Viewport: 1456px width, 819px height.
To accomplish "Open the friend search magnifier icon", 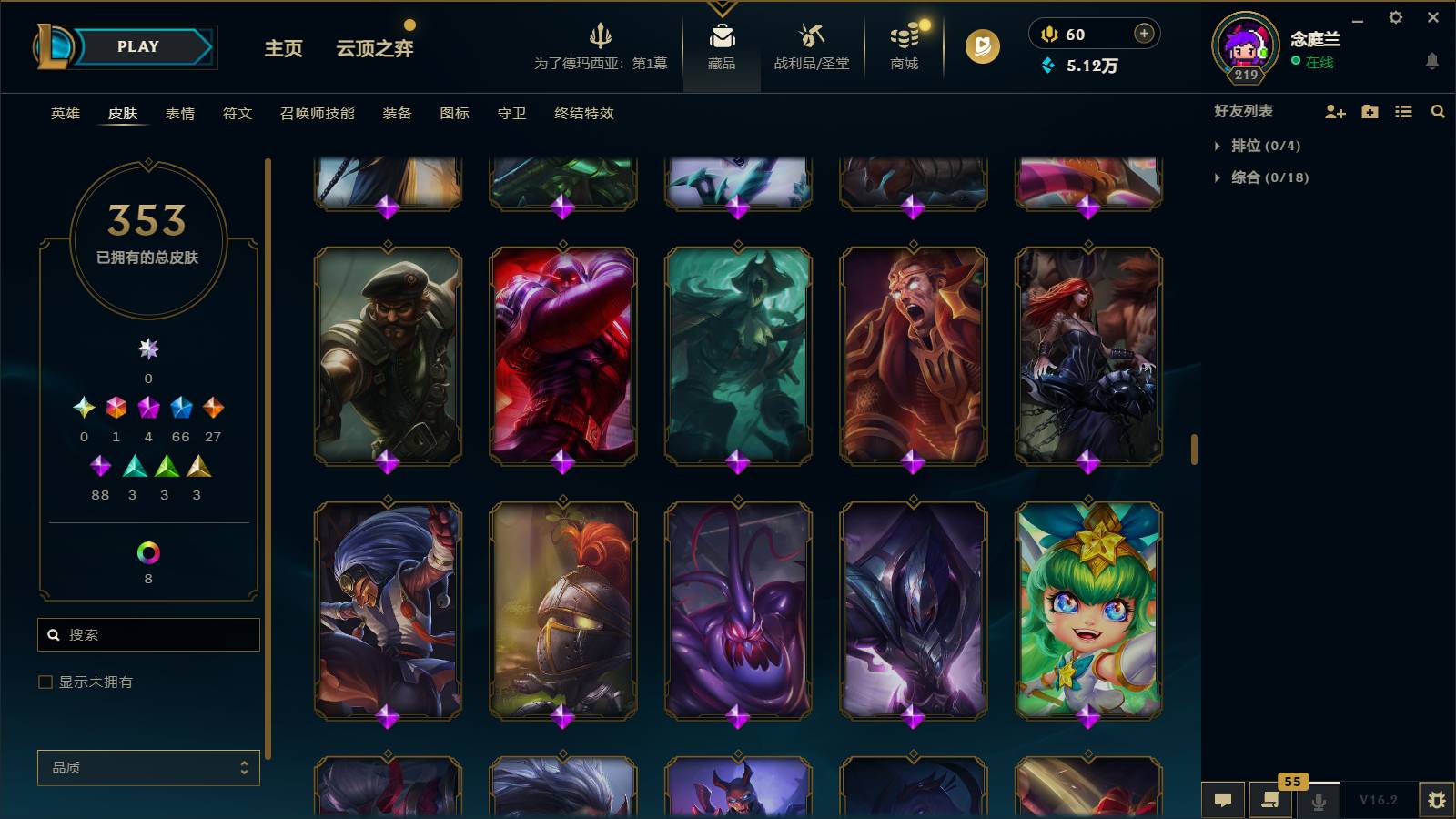I will coord(1438,111).
